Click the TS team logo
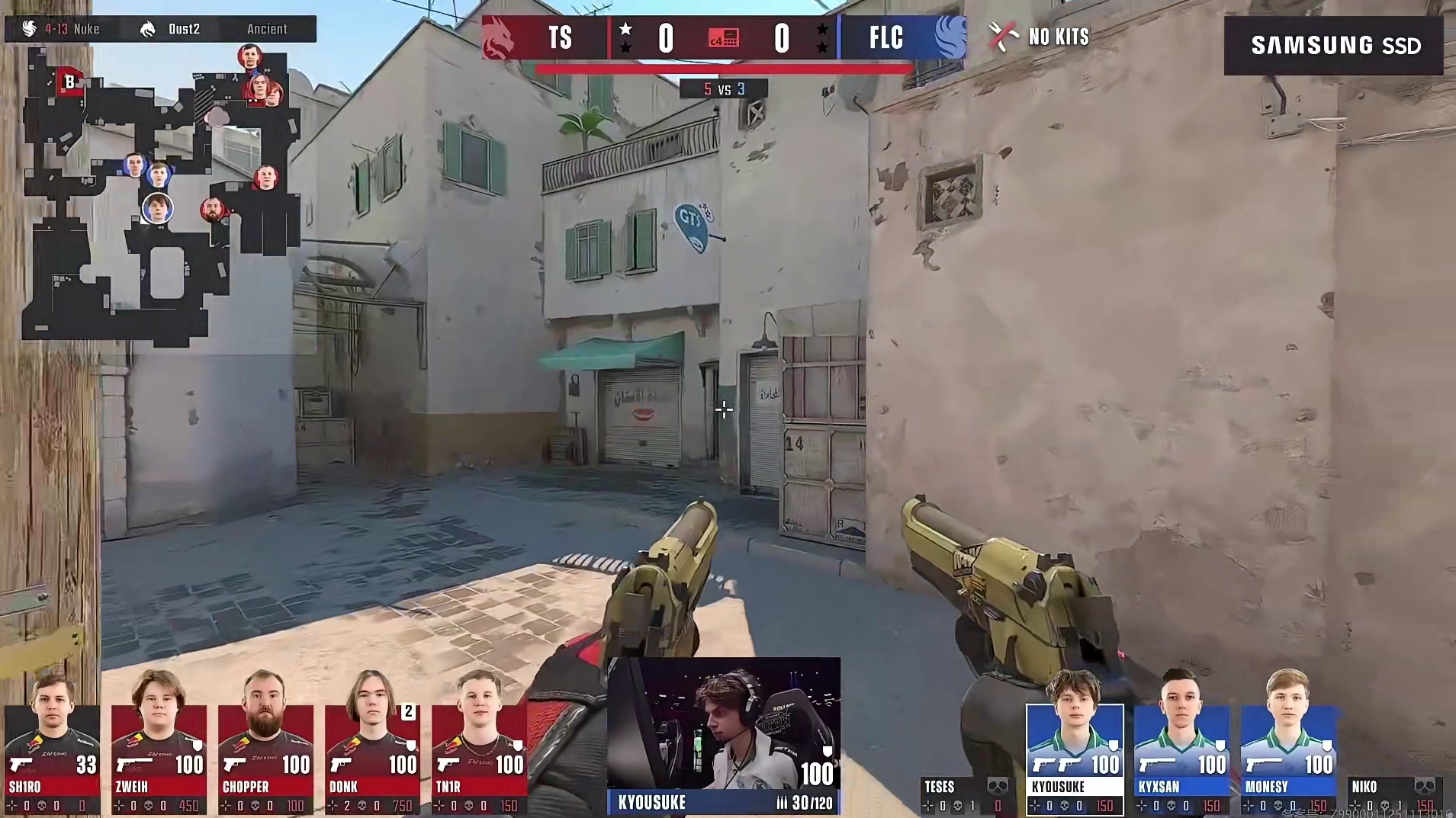The width and height of the screenshot is (1456, 818). pos(500,37)
